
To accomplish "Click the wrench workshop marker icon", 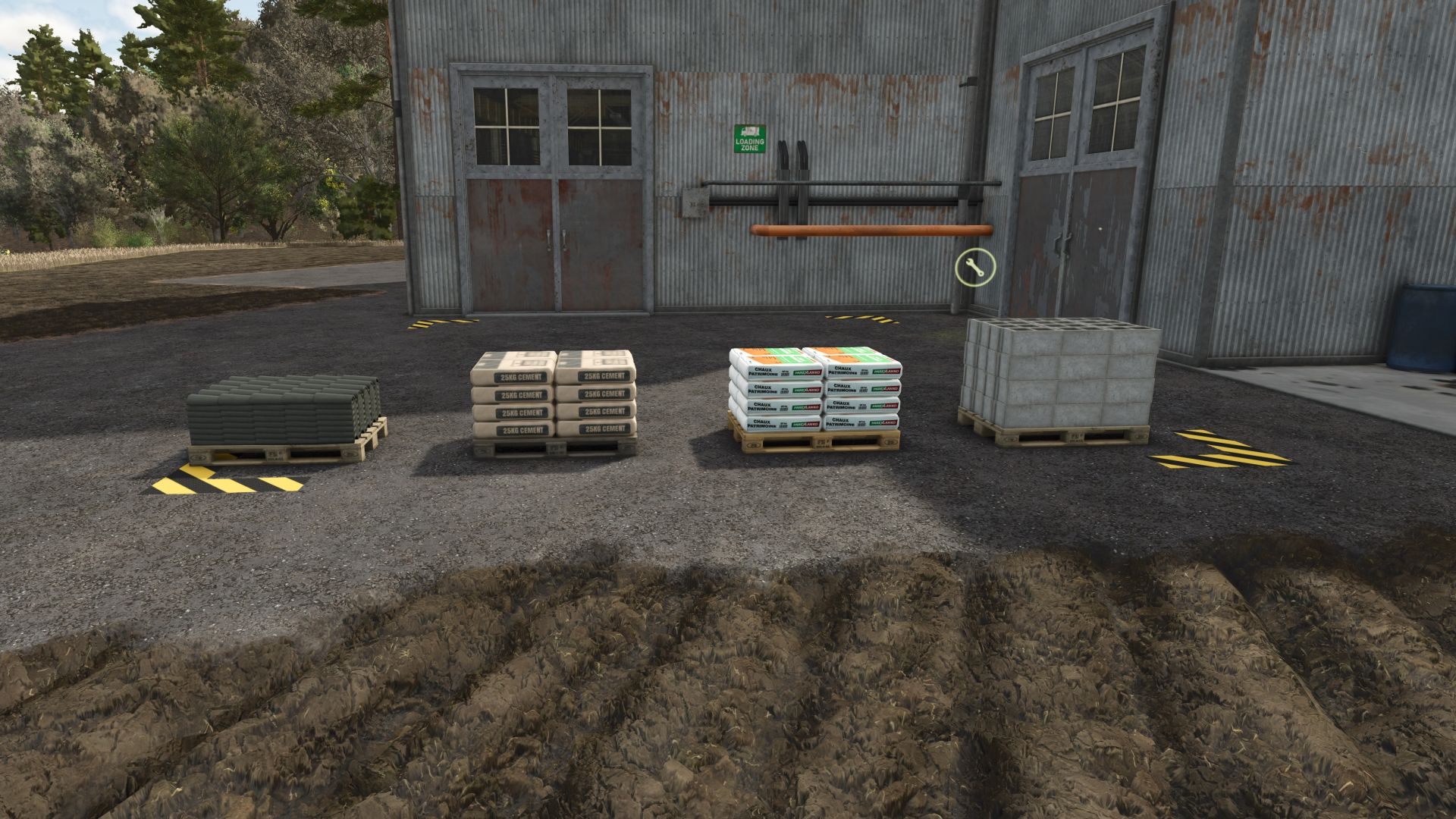I will (x=974, y=268).
